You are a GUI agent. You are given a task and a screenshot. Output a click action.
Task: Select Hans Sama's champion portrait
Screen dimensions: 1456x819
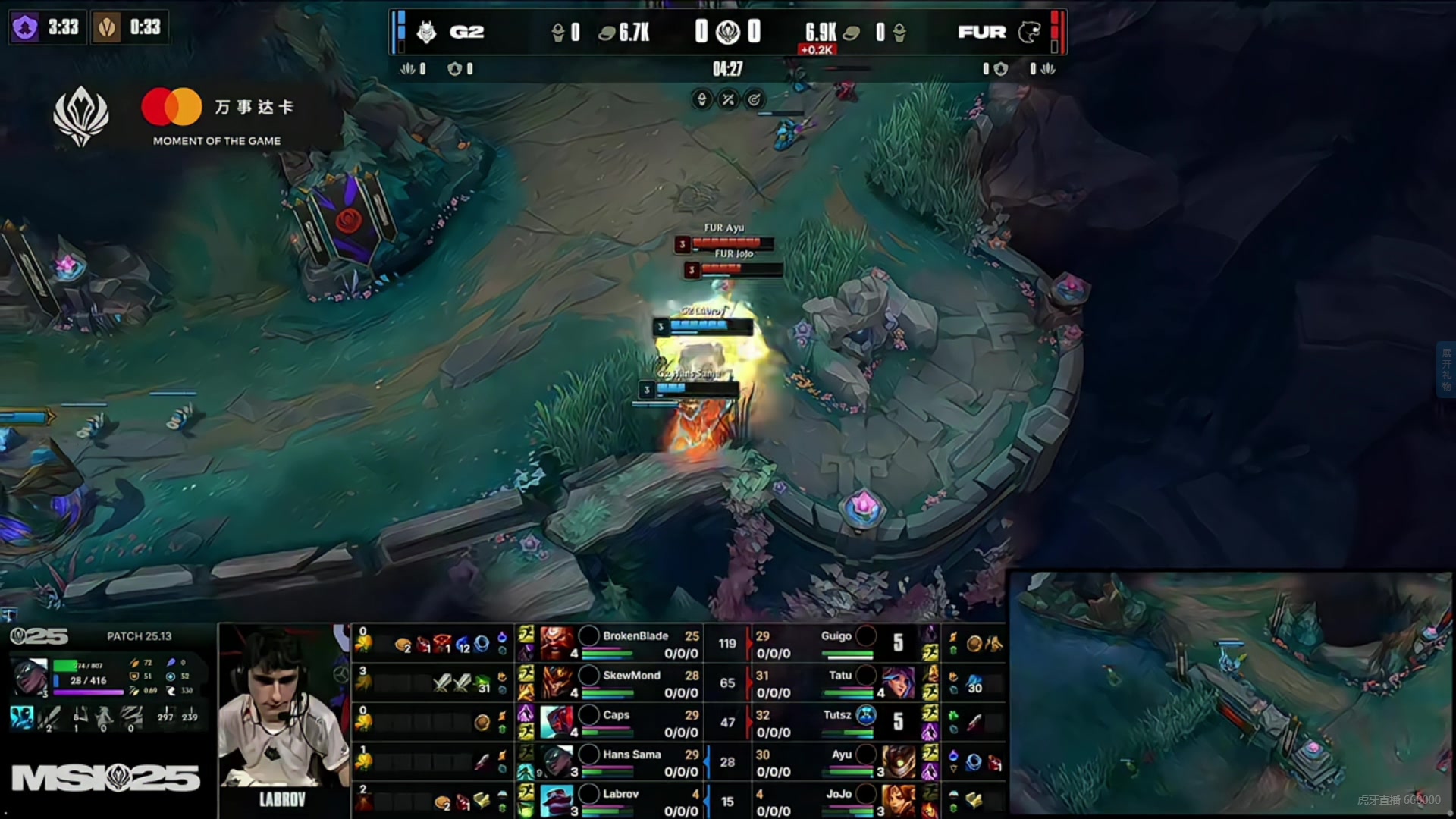point(557,761)
